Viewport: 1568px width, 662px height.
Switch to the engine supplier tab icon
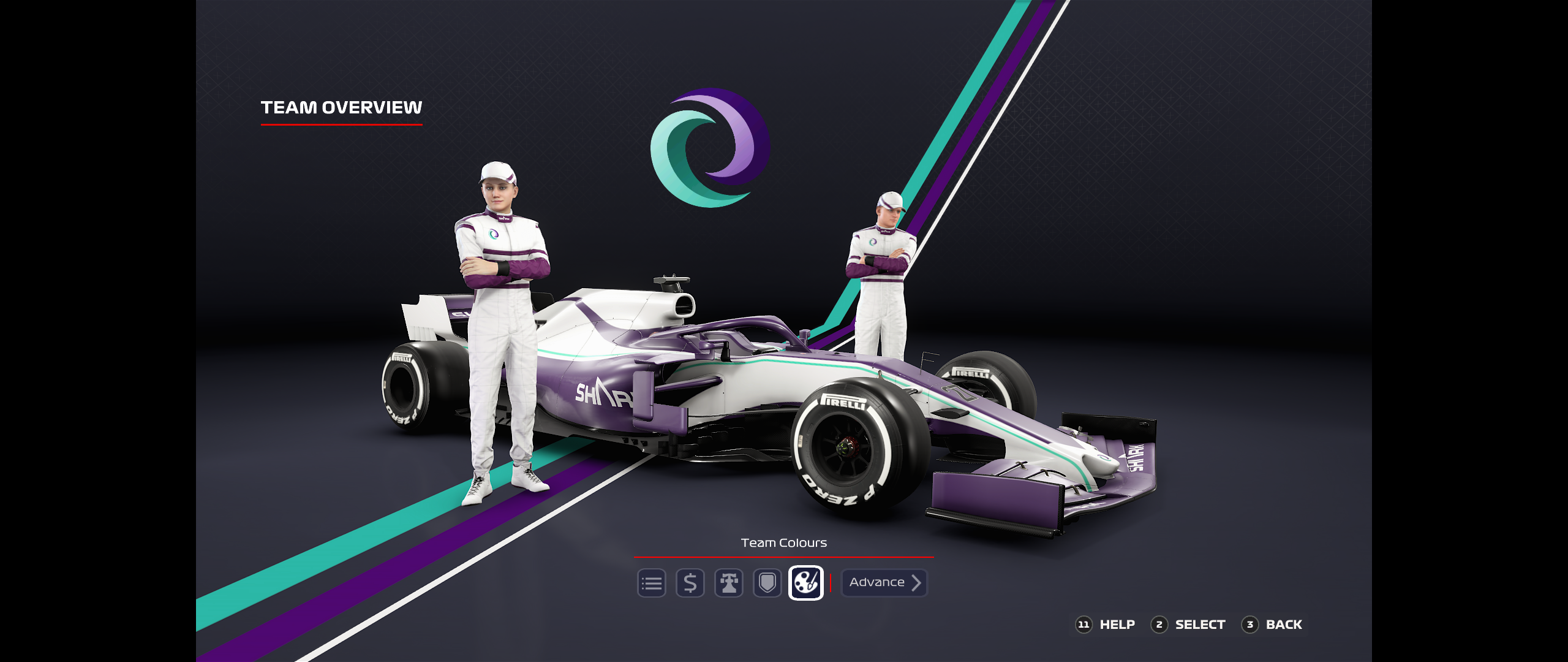pyautogui.click(x=728, y=583)
